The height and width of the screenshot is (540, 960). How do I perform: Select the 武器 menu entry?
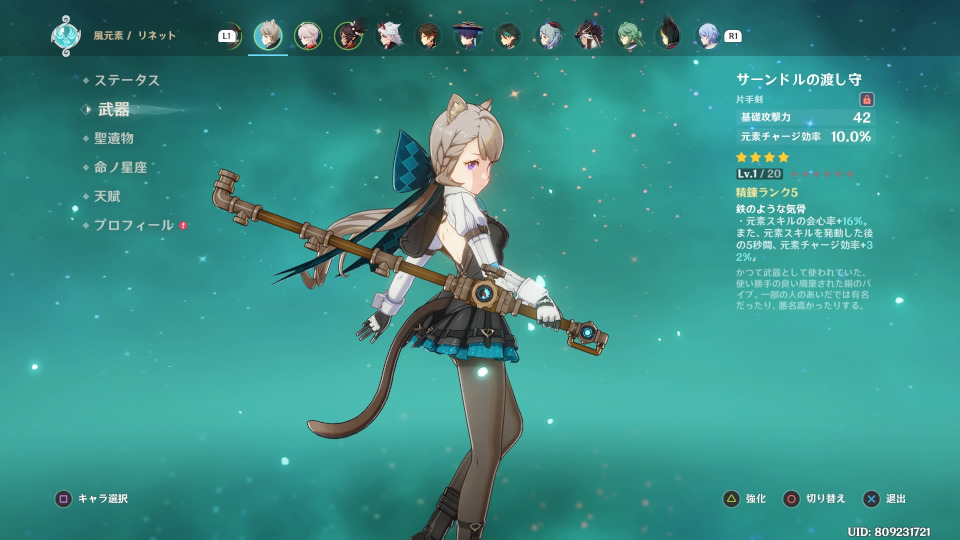[114, 109]
